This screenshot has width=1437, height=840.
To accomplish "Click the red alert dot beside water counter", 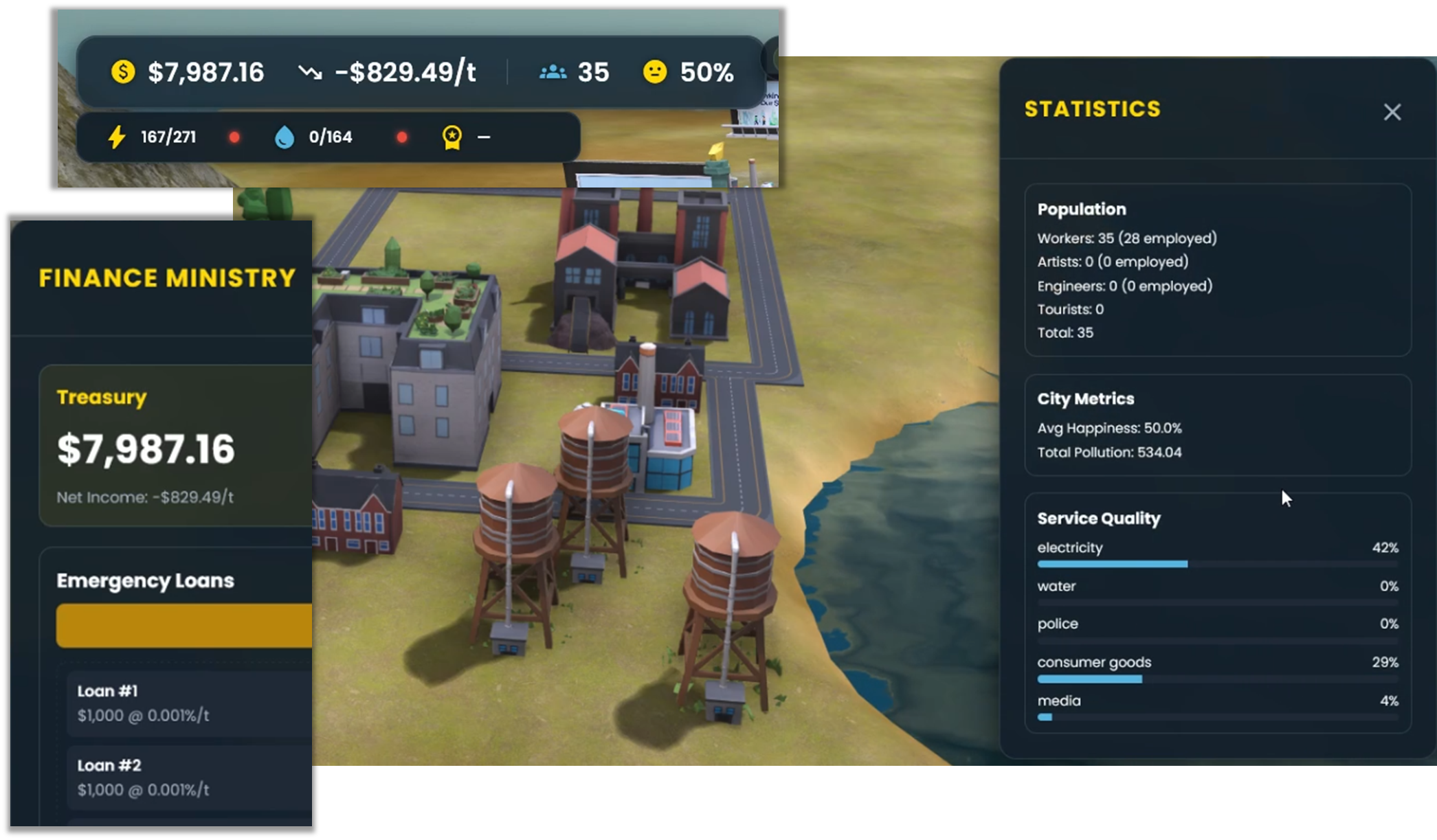I will (x=402, y=137).
